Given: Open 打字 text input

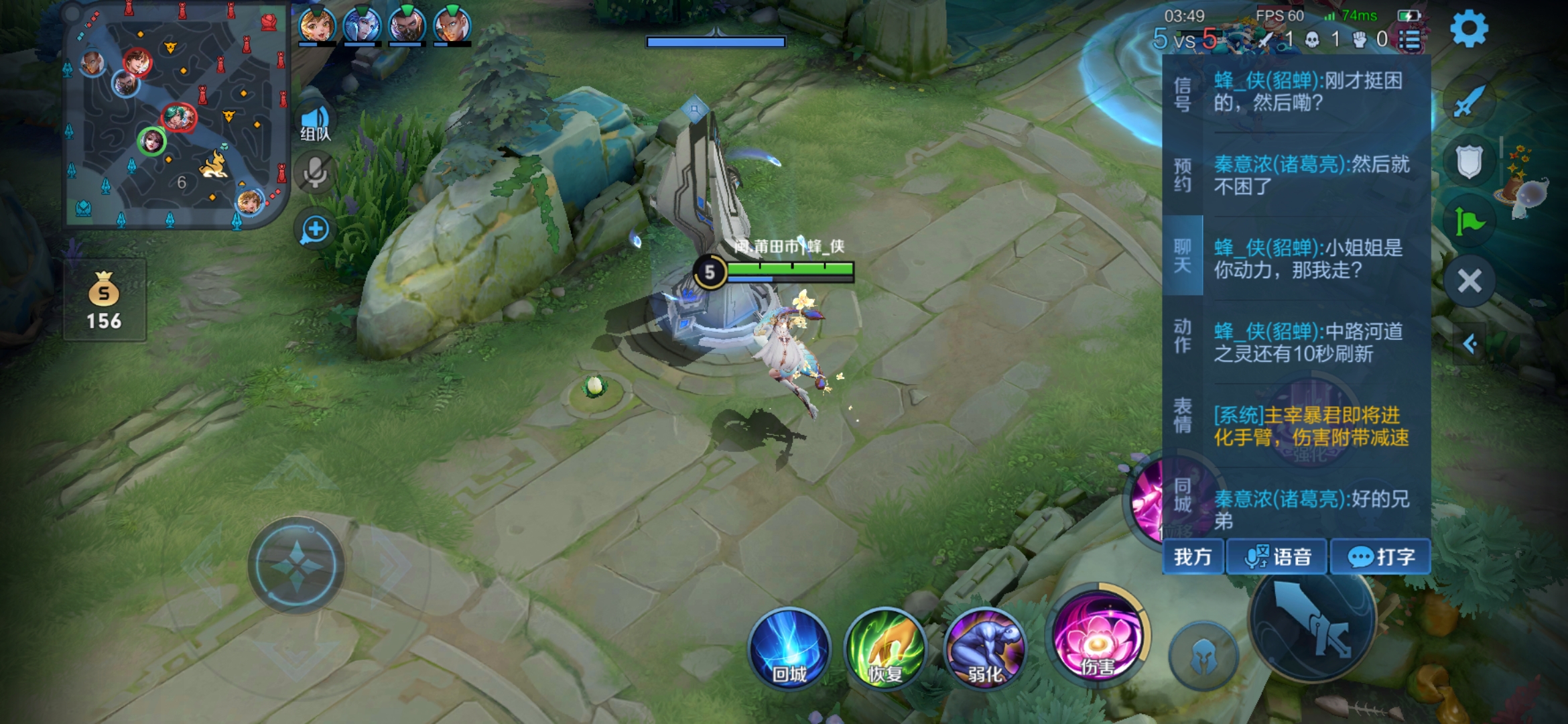Looking at the screenshot, I should [x=1380, y=556].
